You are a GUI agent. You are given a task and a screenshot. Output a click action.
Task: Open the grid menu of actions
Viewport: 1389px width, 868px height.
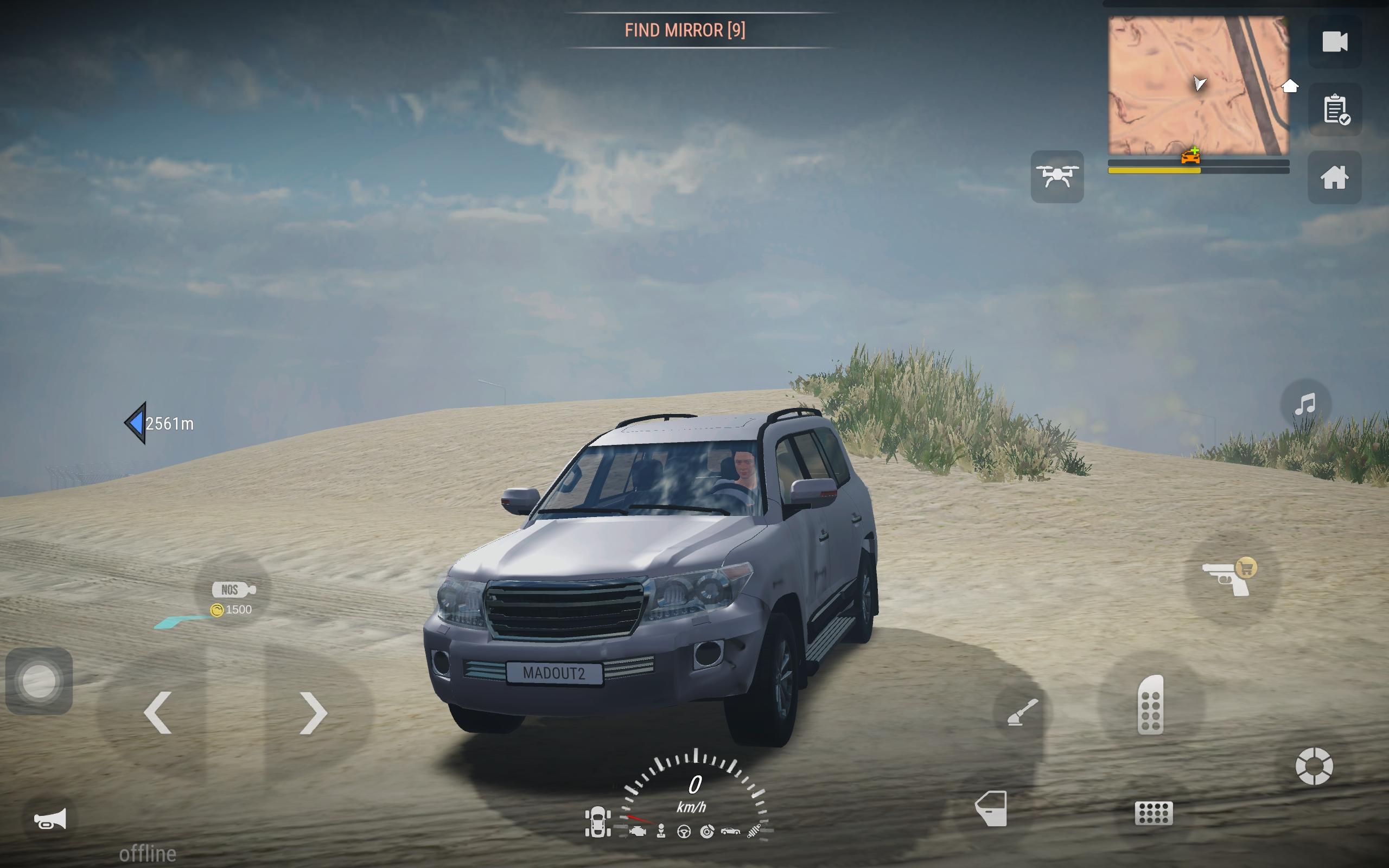coord(1153,813)
